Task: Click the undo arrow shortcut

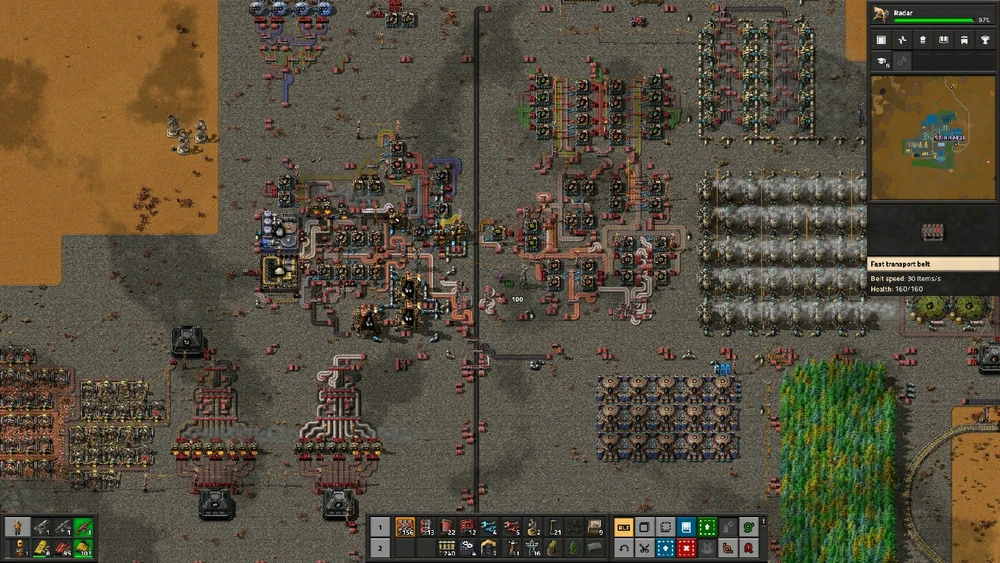Action: [x=623, y=548]
